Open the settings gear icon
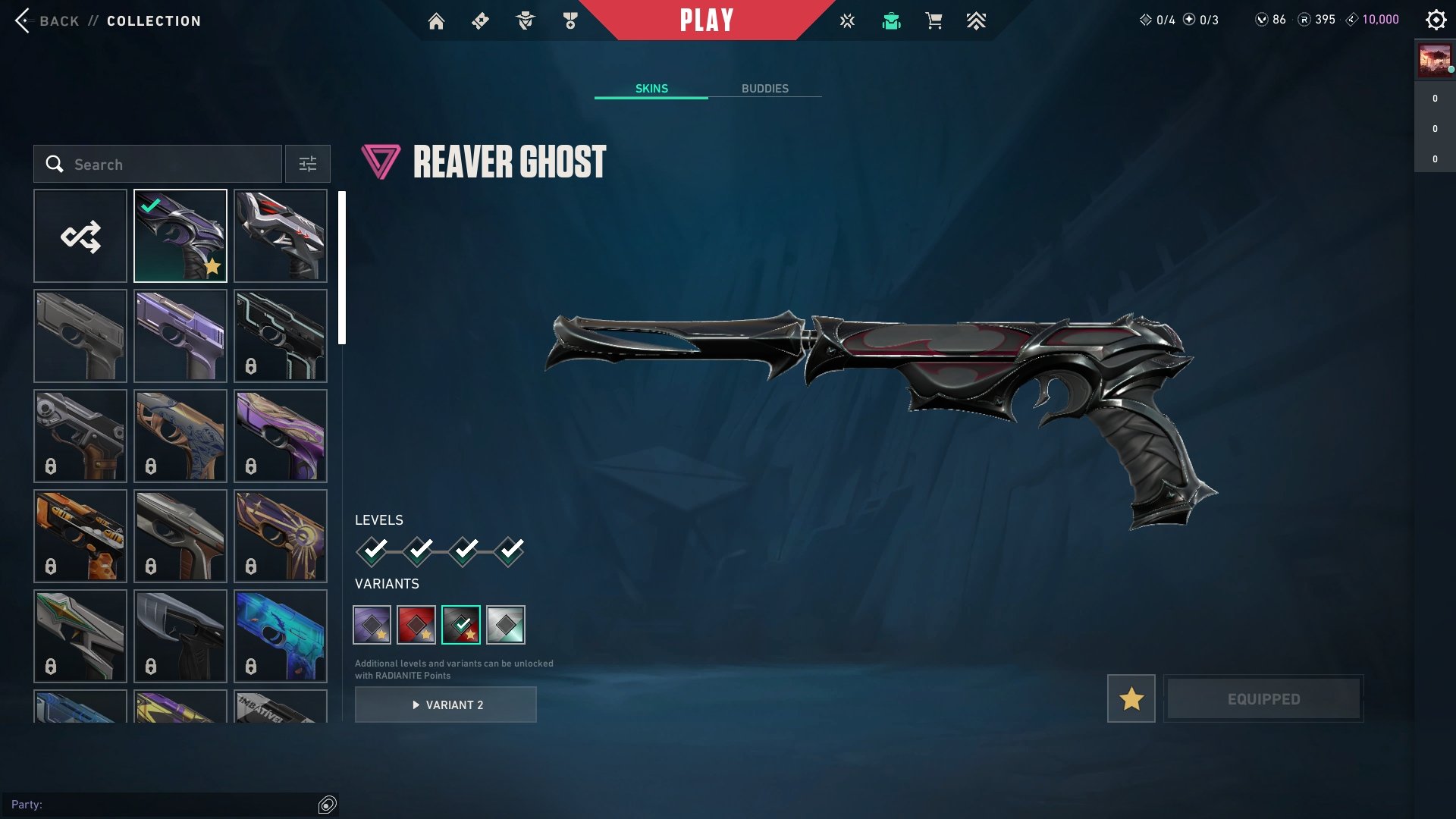The height and width of the screenshot is (819, 1456). (x=1436, y=20)
